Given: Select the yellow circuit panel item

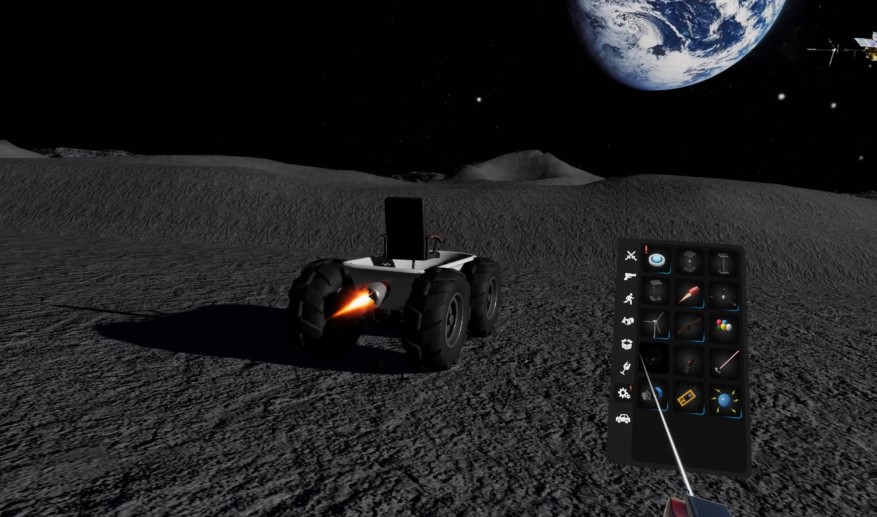Looking at the screenshot, I should (x=688, y=398).
